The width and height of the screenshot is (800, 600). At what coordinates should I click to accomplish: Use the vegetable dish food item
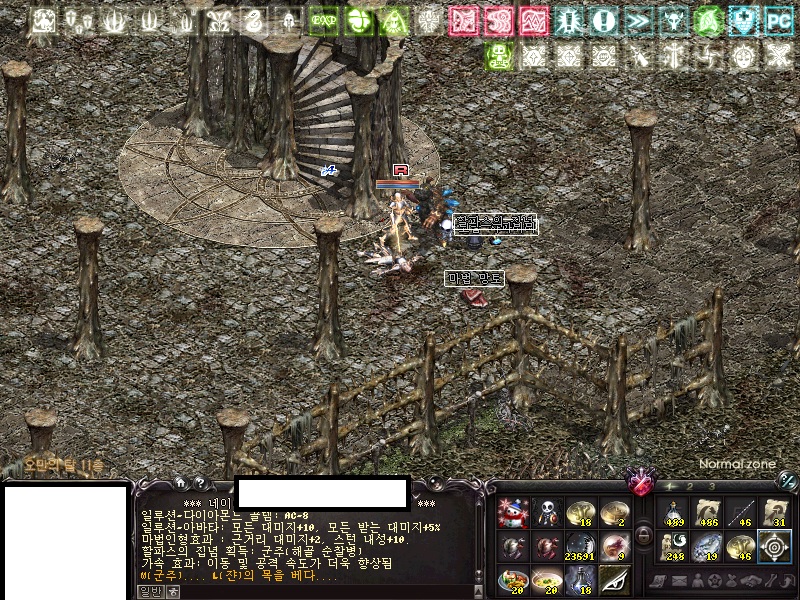click(512, 581)
